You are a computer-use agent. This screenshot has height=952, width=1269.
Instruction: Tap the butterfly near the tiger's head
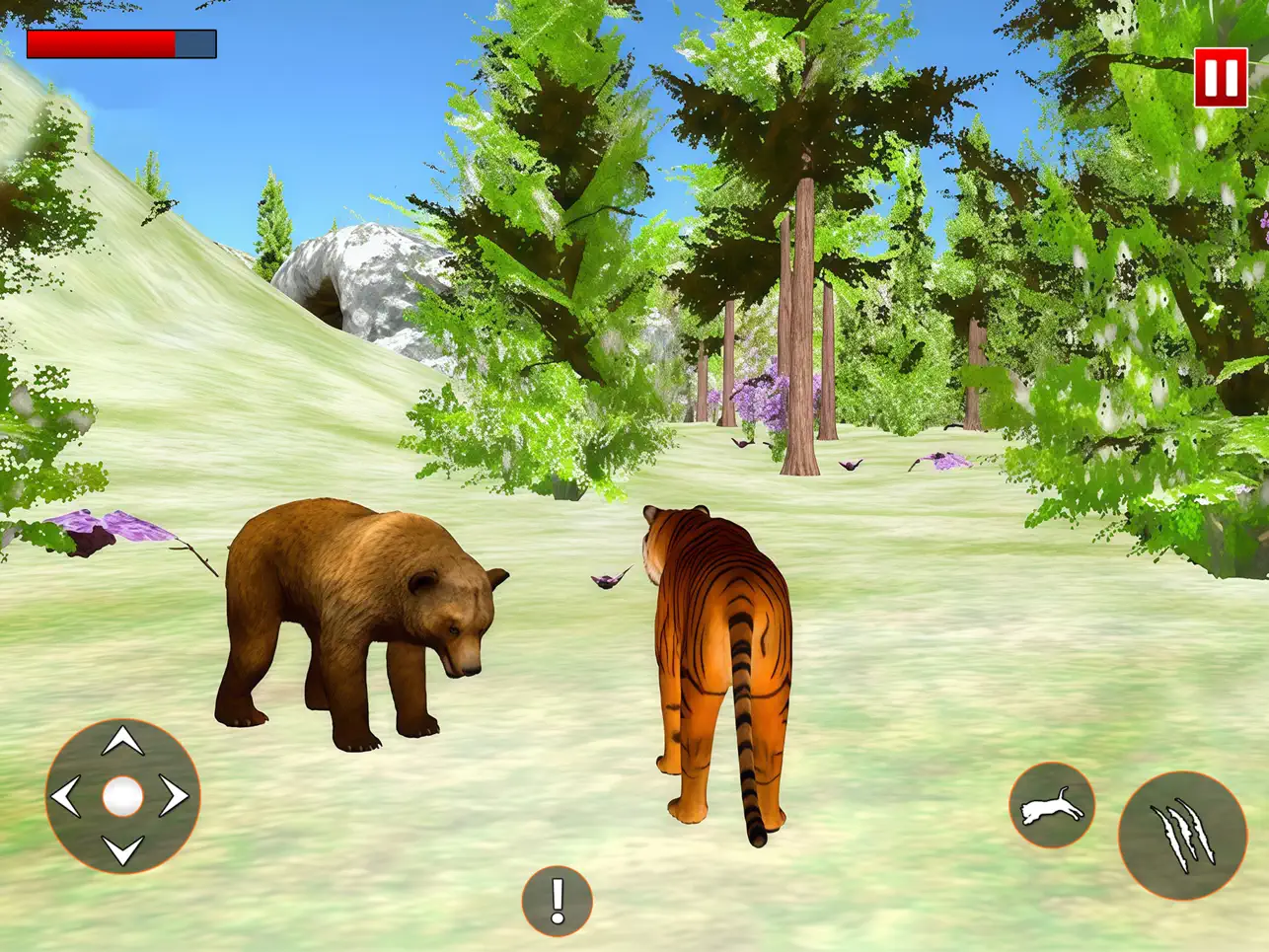pos(606,580)
